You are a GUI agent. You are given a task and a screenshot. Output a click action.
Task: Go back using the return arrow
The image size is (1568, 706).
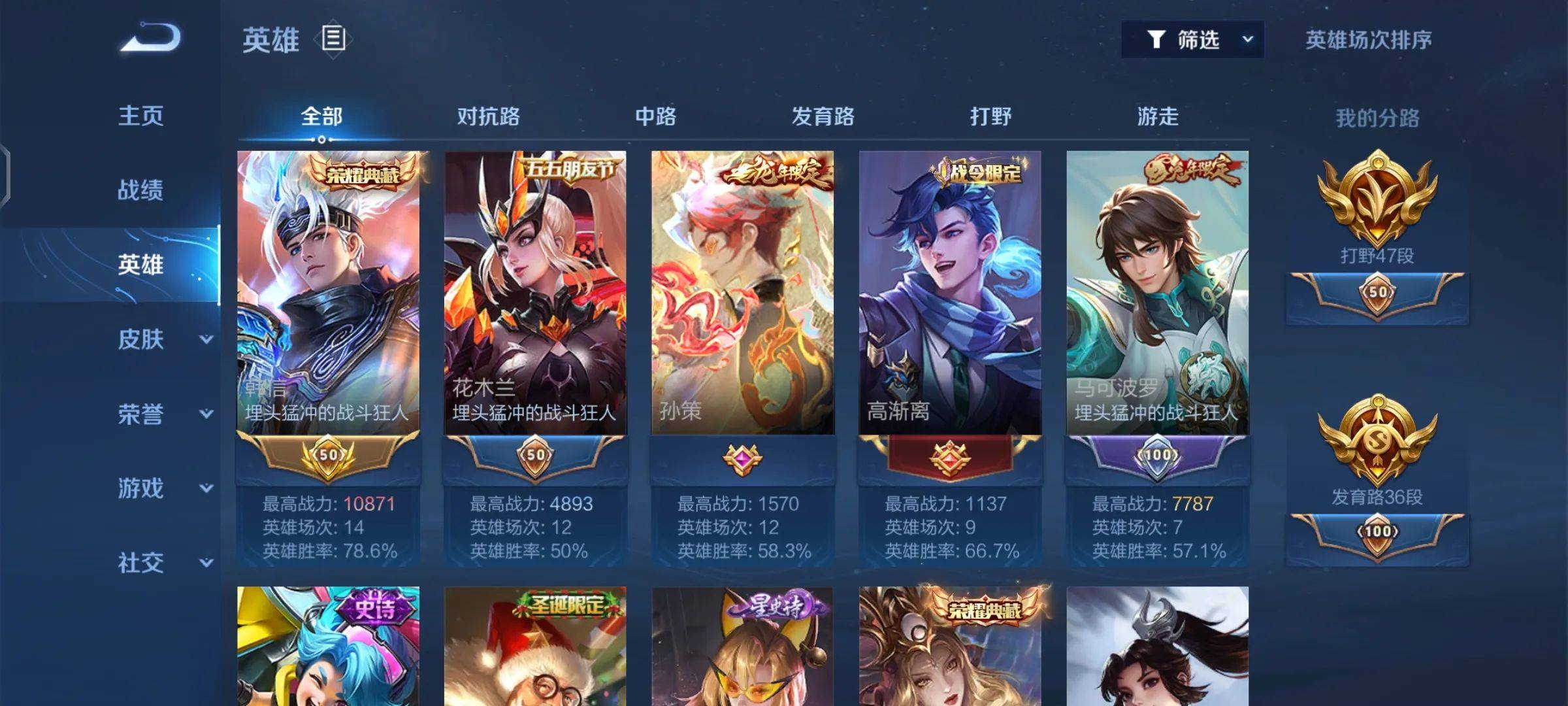[151, 38]
